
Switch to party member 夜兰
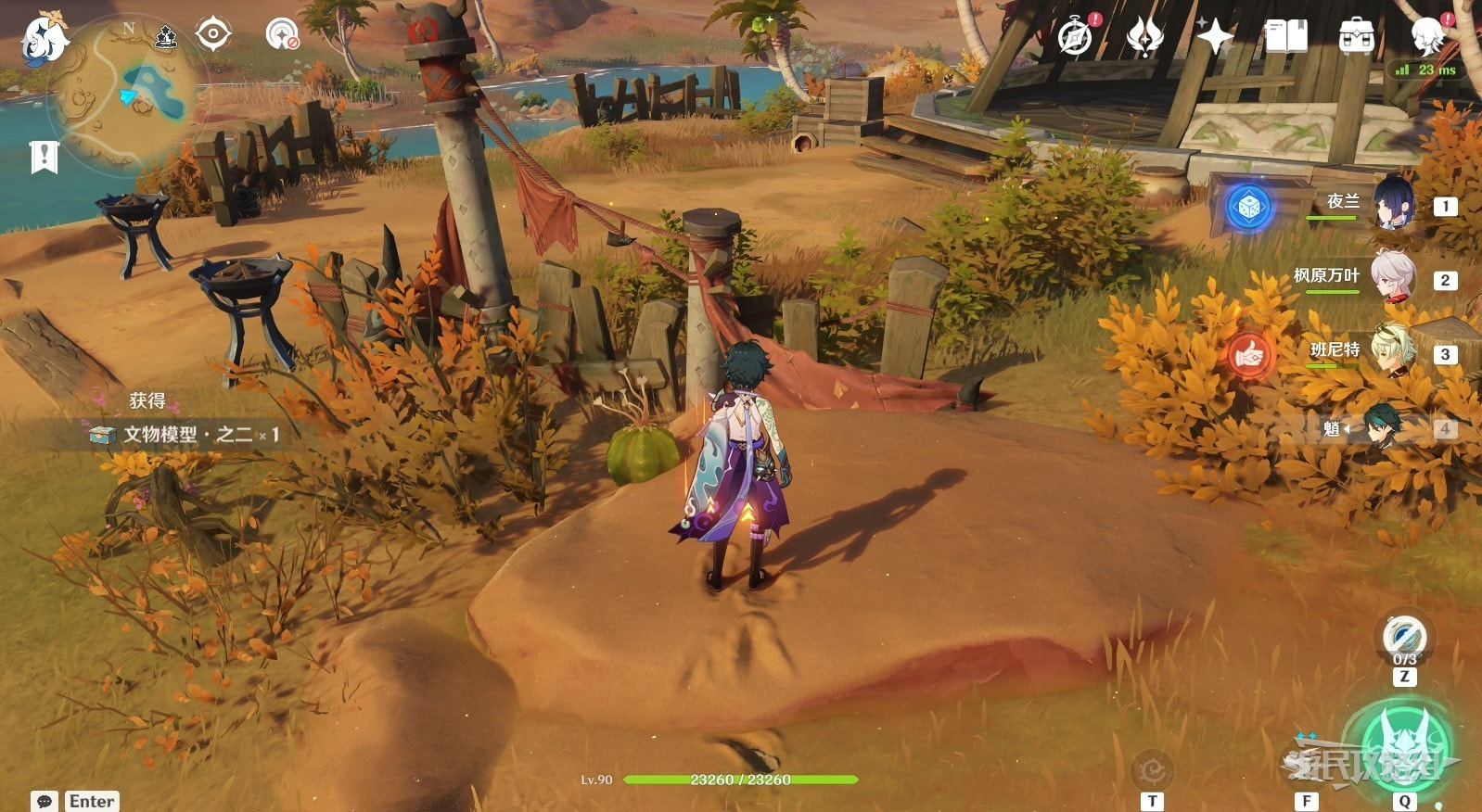(1393, 203)
